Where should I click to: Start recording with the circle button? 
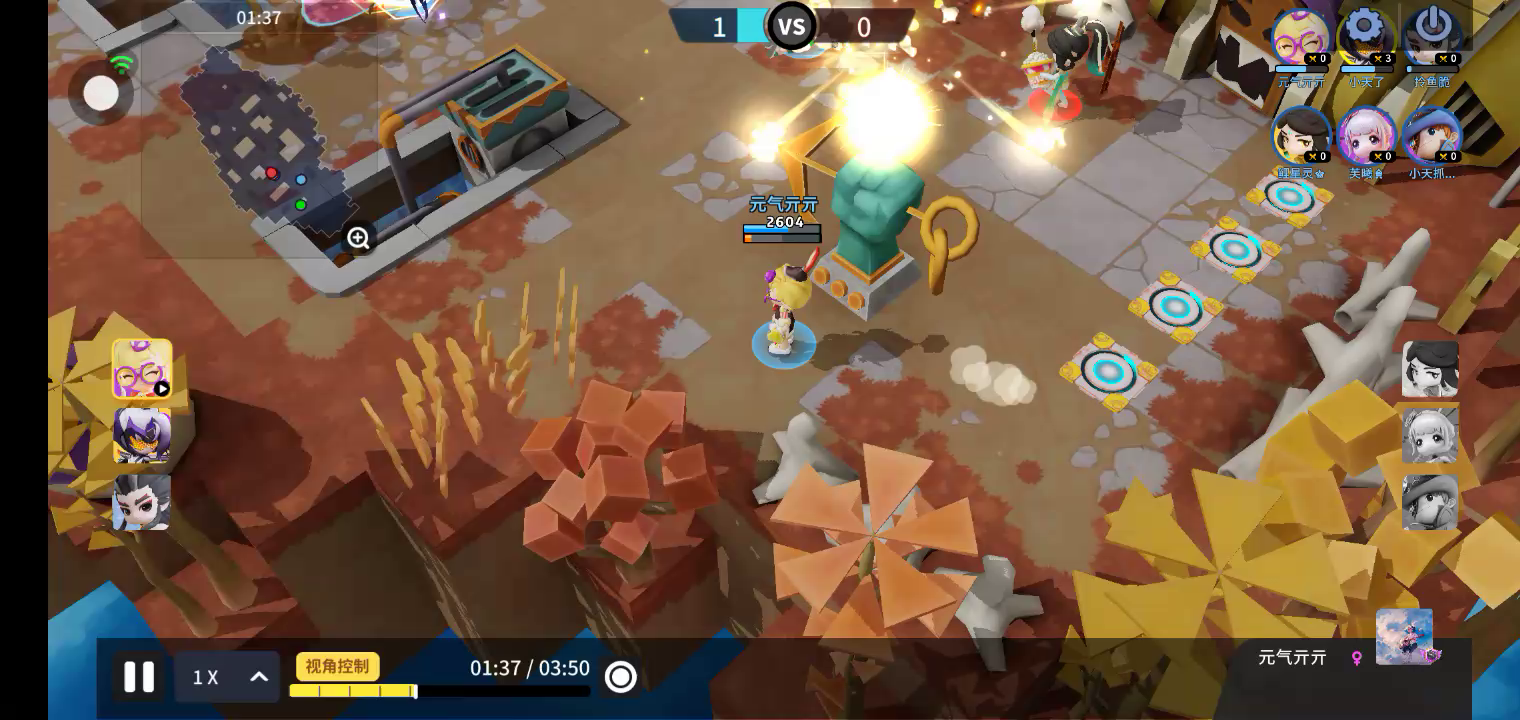(620, 677)
